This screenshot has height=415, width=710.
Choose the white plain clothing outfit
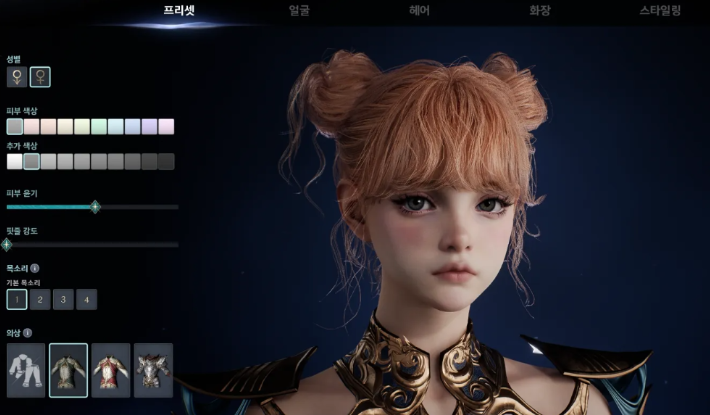(x=26, y=370)
